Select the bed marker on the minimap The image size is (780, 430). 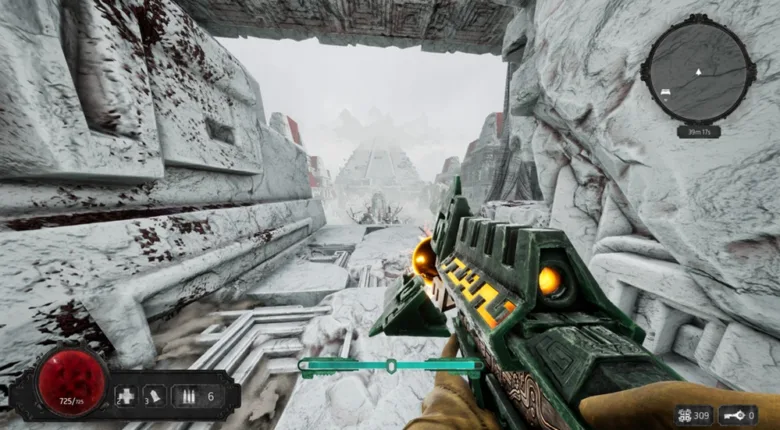(664, 91)
